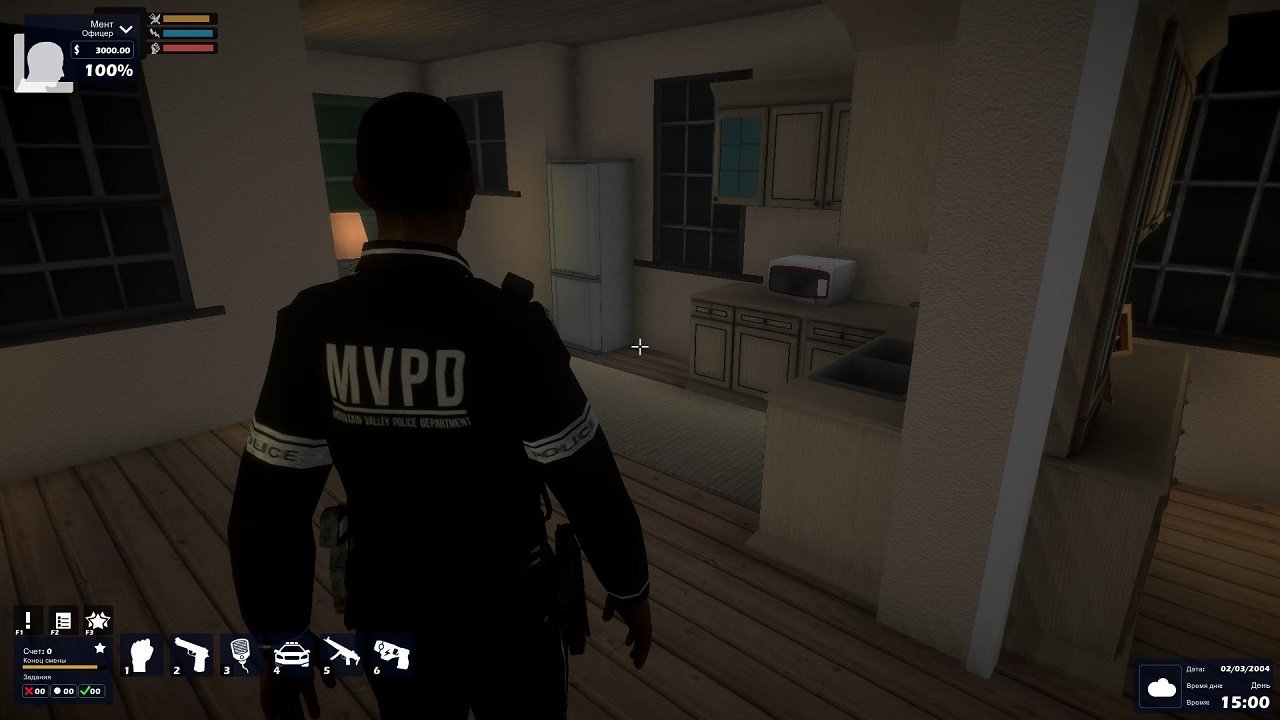The width and height of the screenshot is (1280, 720).
Task: Toggle the completed tasks checkmark counter
Action: 90,690
